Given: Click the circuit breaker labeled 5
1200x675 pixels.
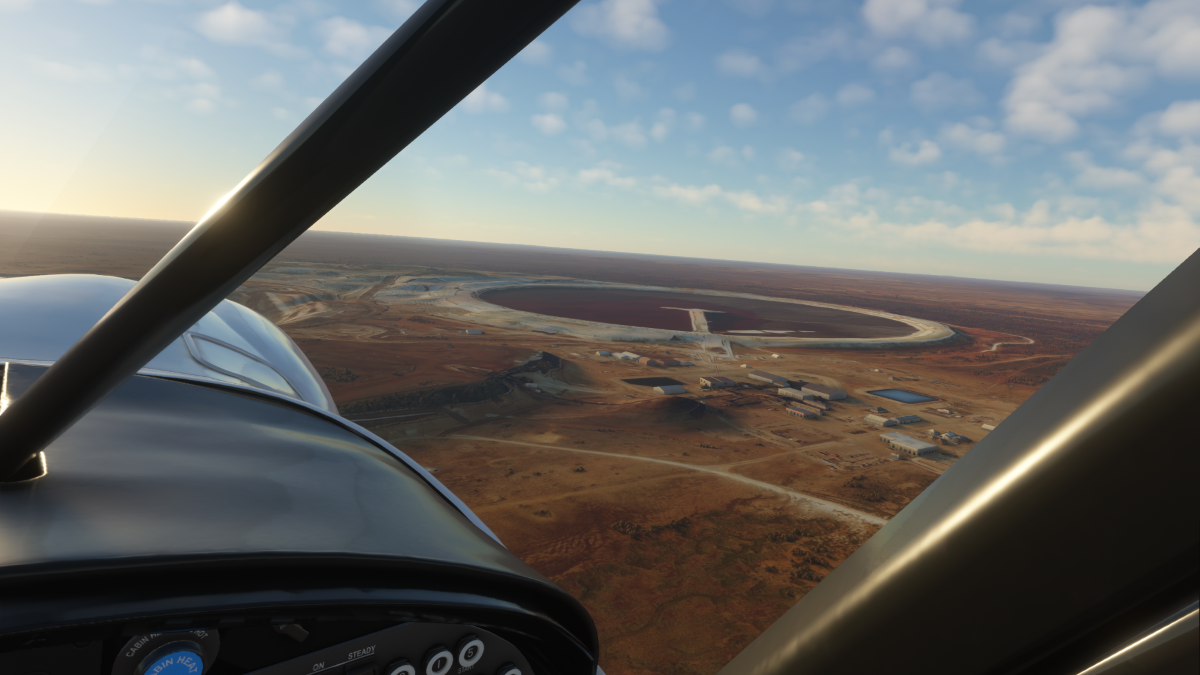Looking at the screenshot, I should [470, 652].
